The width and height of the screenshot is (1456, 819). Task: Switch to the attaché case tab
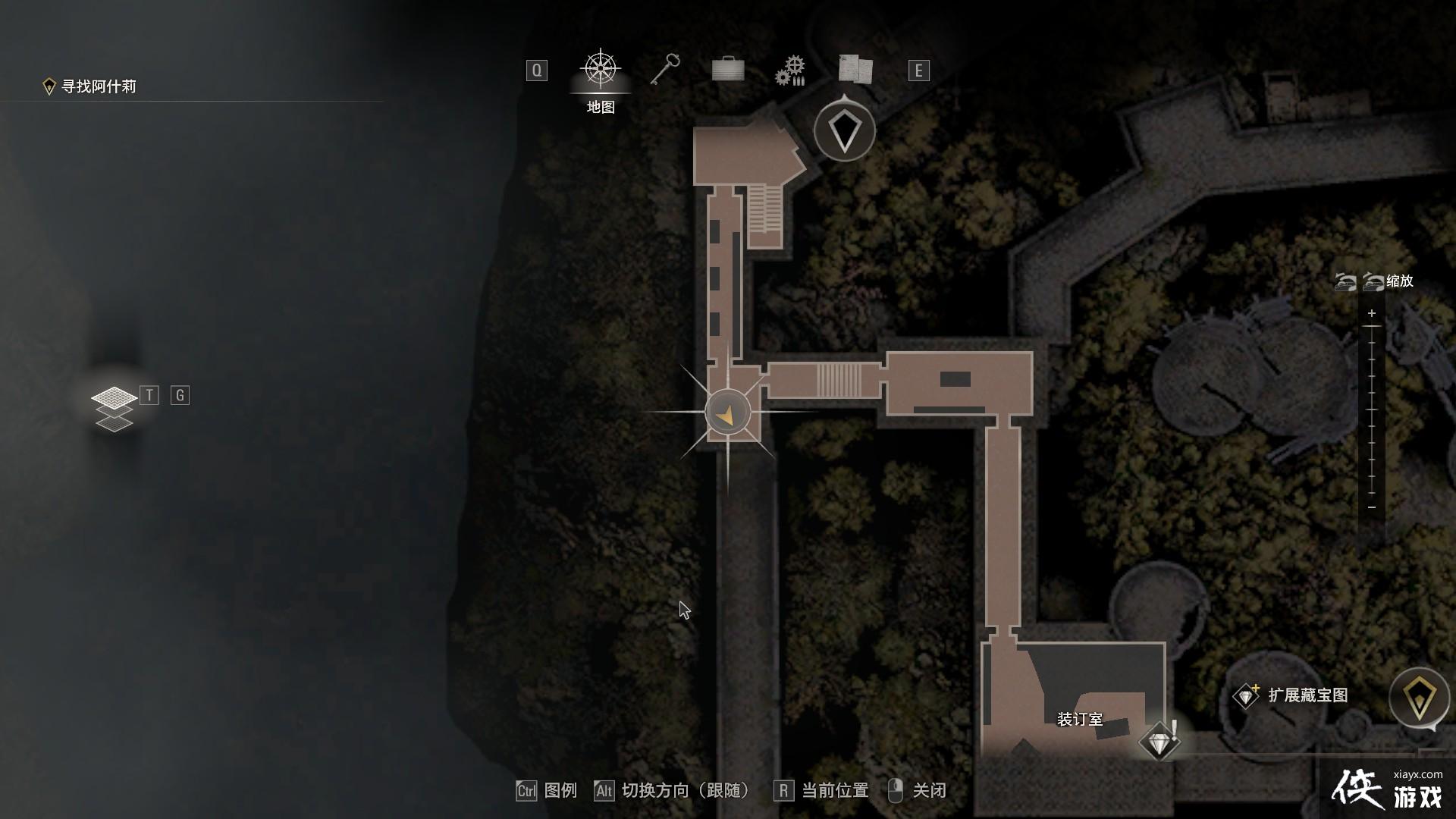point(728,70)
